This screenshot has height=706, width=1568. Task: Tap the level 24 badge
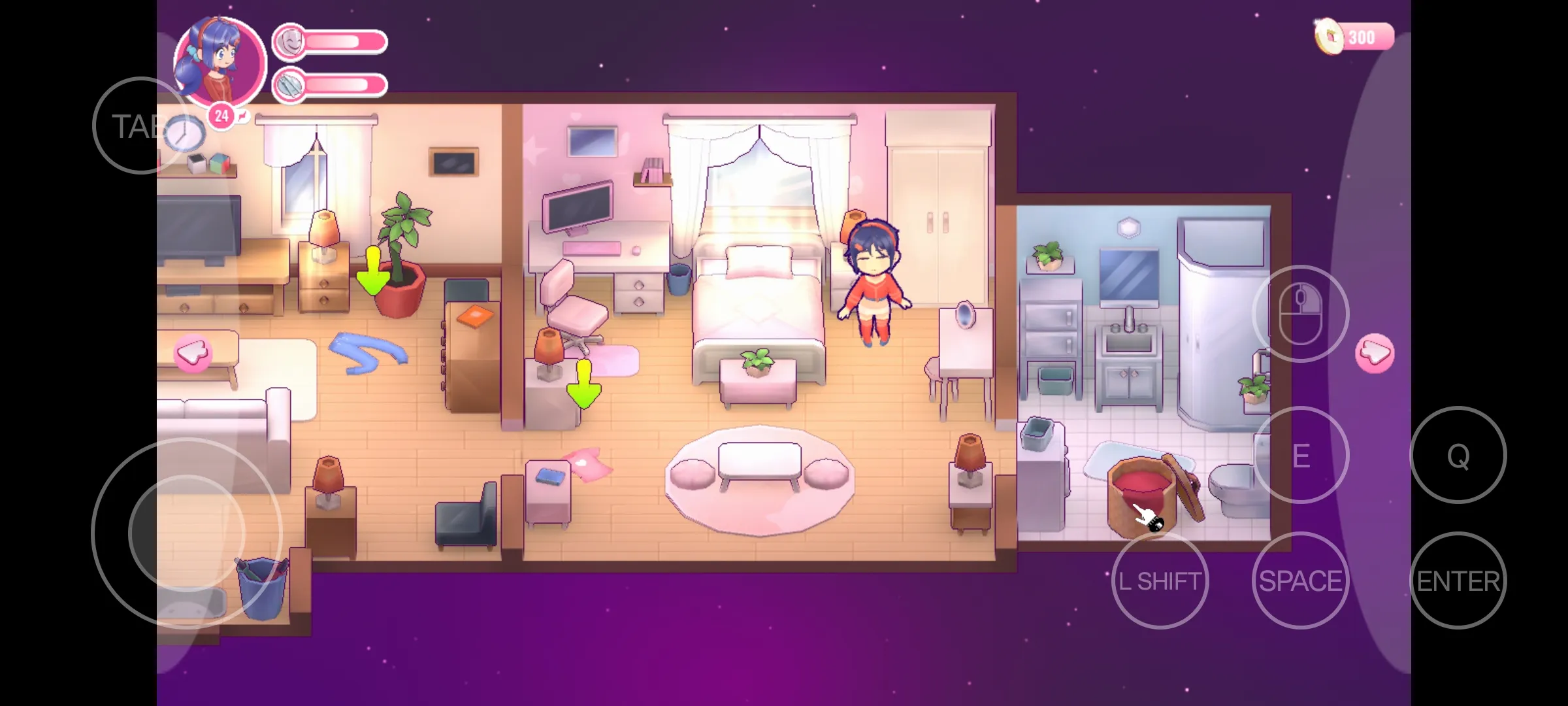(x=221, y=116)
